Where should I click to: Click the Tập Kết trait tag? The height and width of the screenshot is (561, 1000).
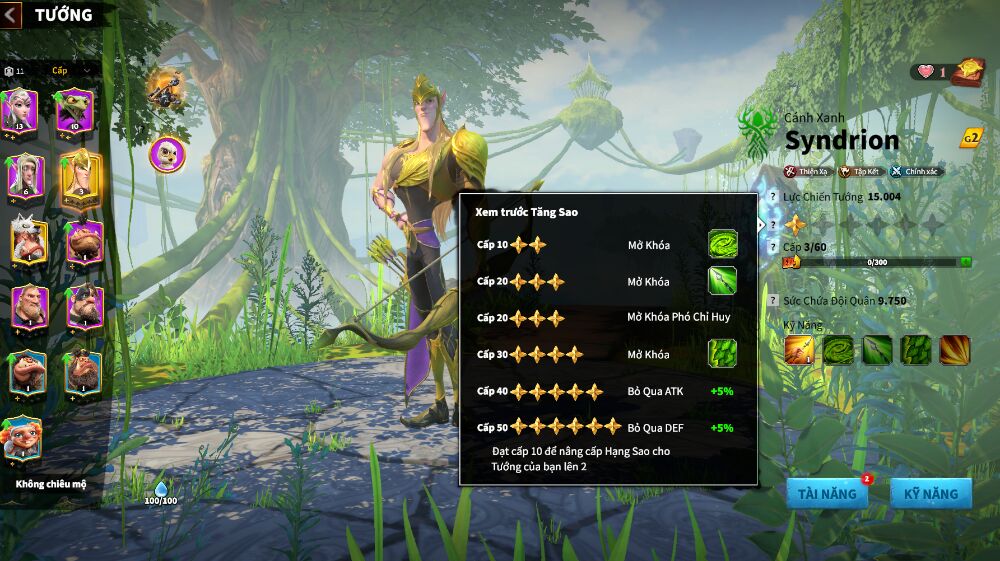click(860, 171)
